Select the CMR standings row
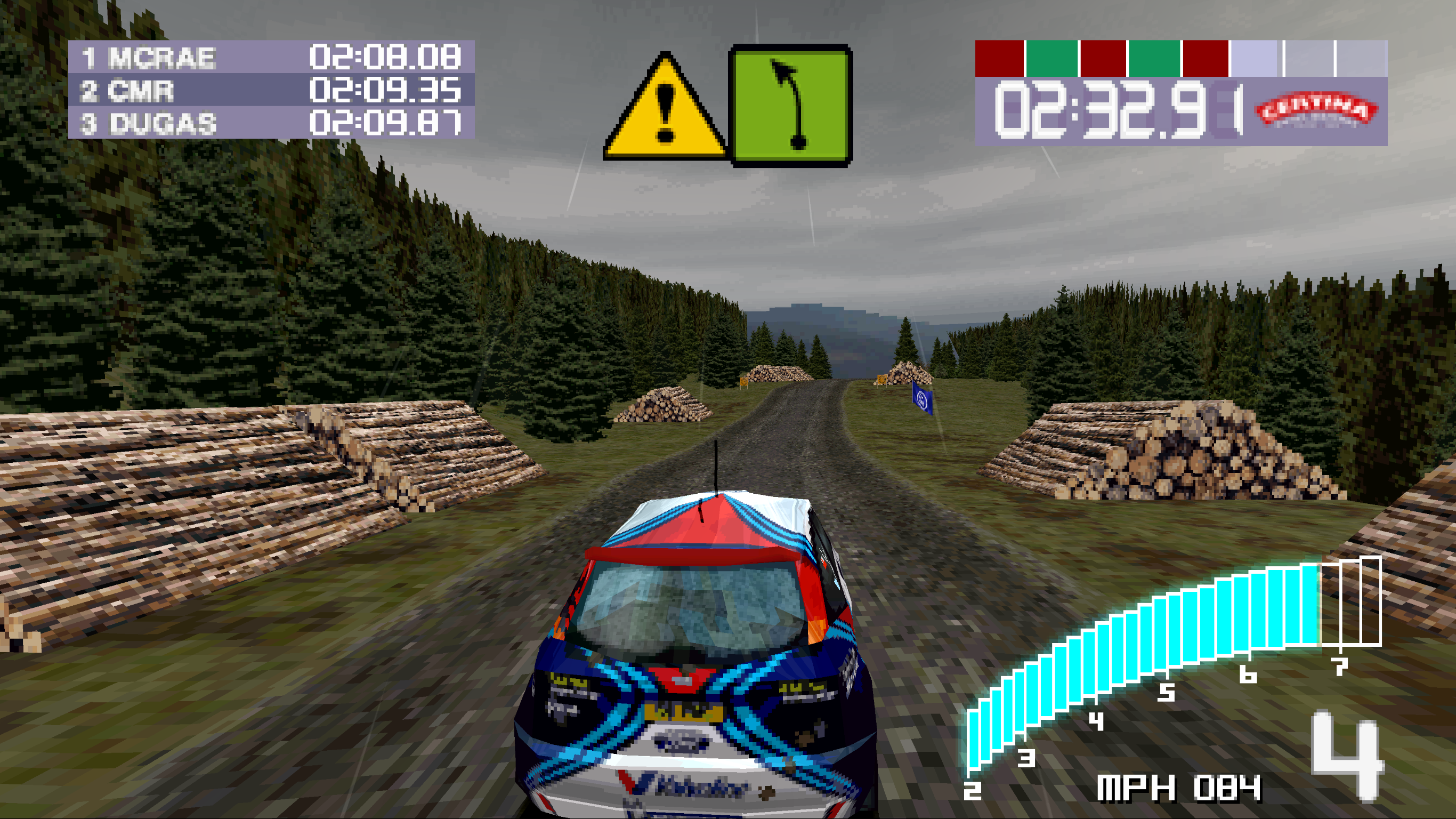 coord(271,90)
